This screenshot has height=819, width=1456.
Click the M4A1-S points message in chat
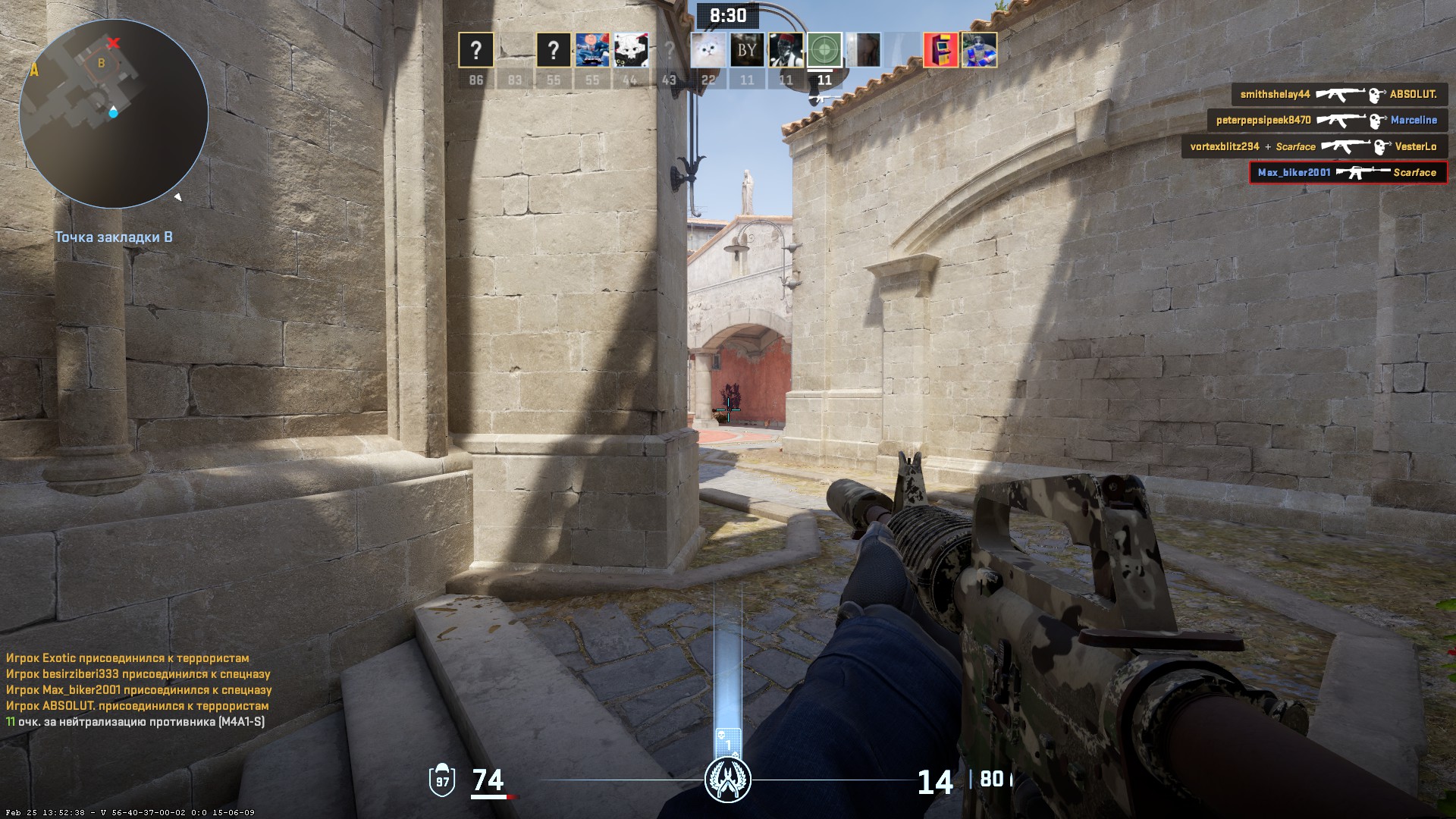point(136,722)
